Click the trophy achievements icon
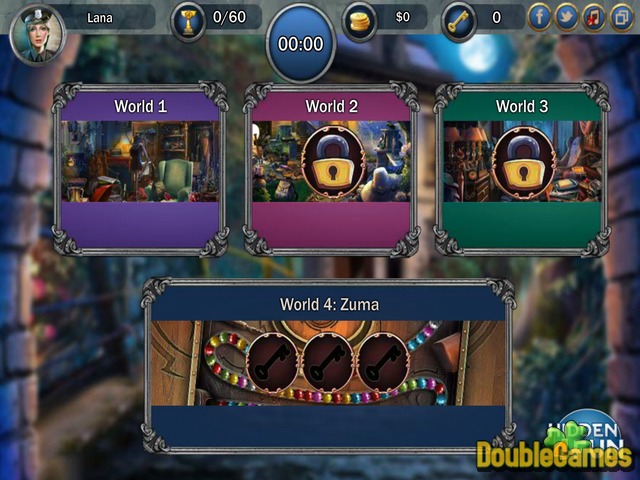This screenshot has width=640, height=480. point(188,20)
